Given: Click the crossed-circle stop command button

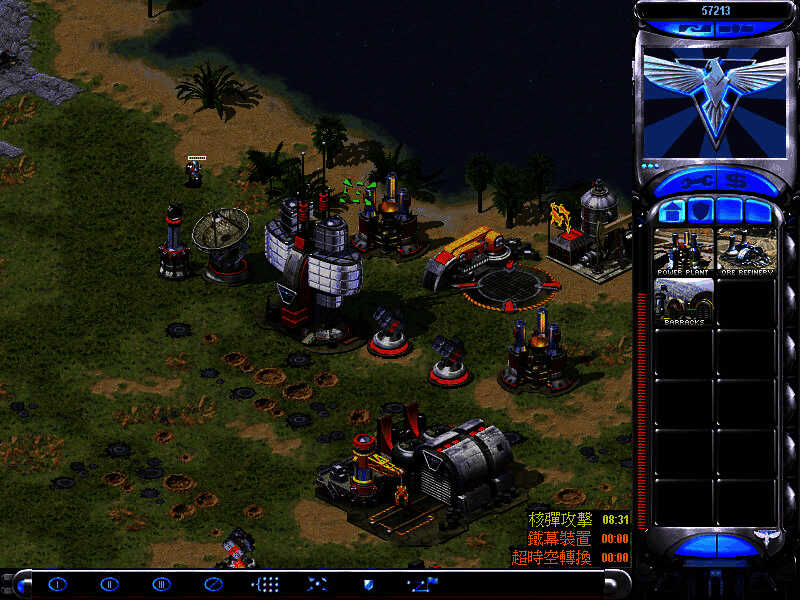Looking at the screenshot, I should pos(213,583).
